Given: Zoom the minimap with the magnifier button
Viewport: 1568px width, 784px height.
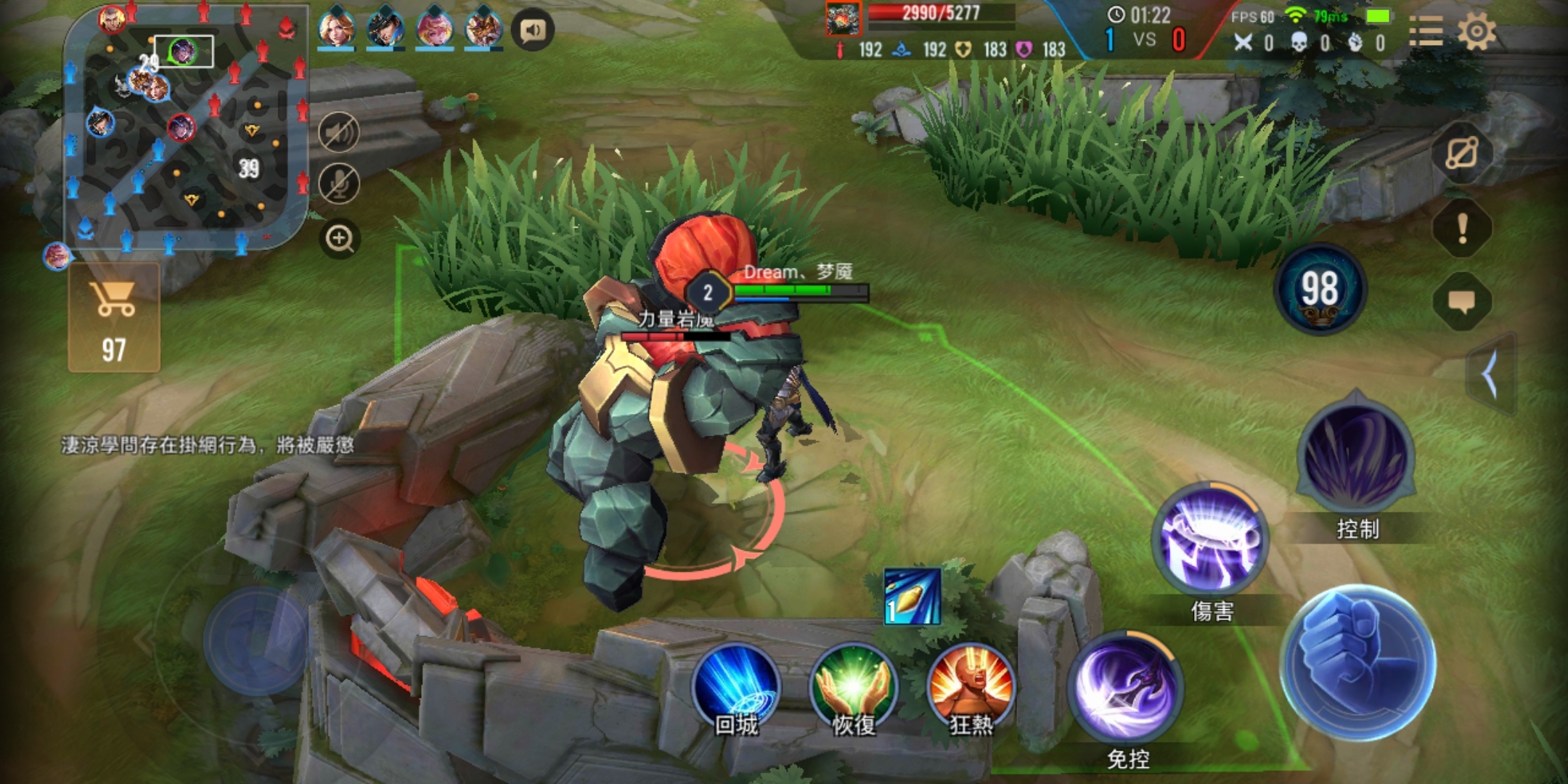Looking at the screenshot, I should click(x=339, y=238).
